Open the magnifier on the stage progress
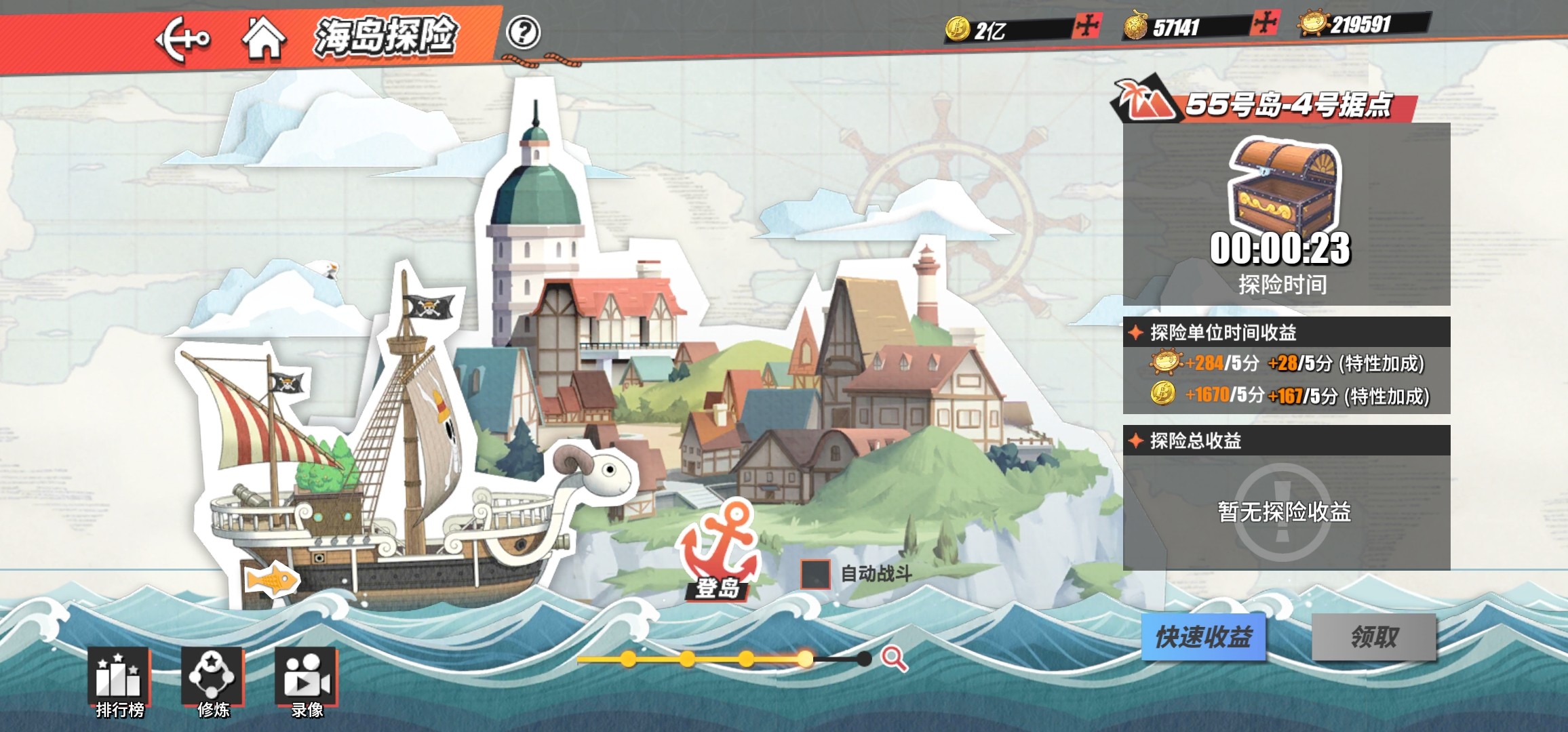 coord(894,657)
